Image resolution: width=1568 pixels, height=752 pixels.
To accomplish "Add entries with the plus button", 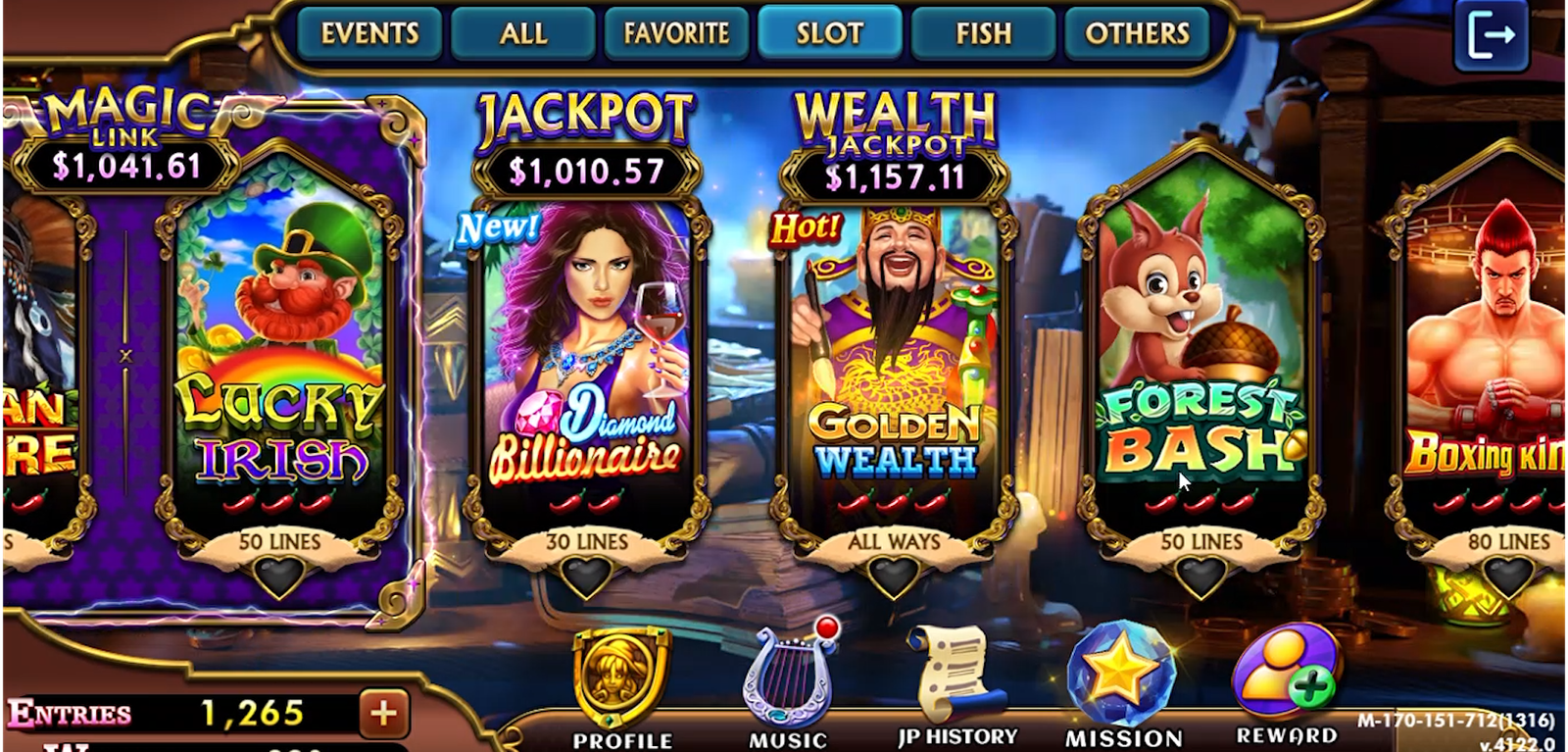I will 383,713.
